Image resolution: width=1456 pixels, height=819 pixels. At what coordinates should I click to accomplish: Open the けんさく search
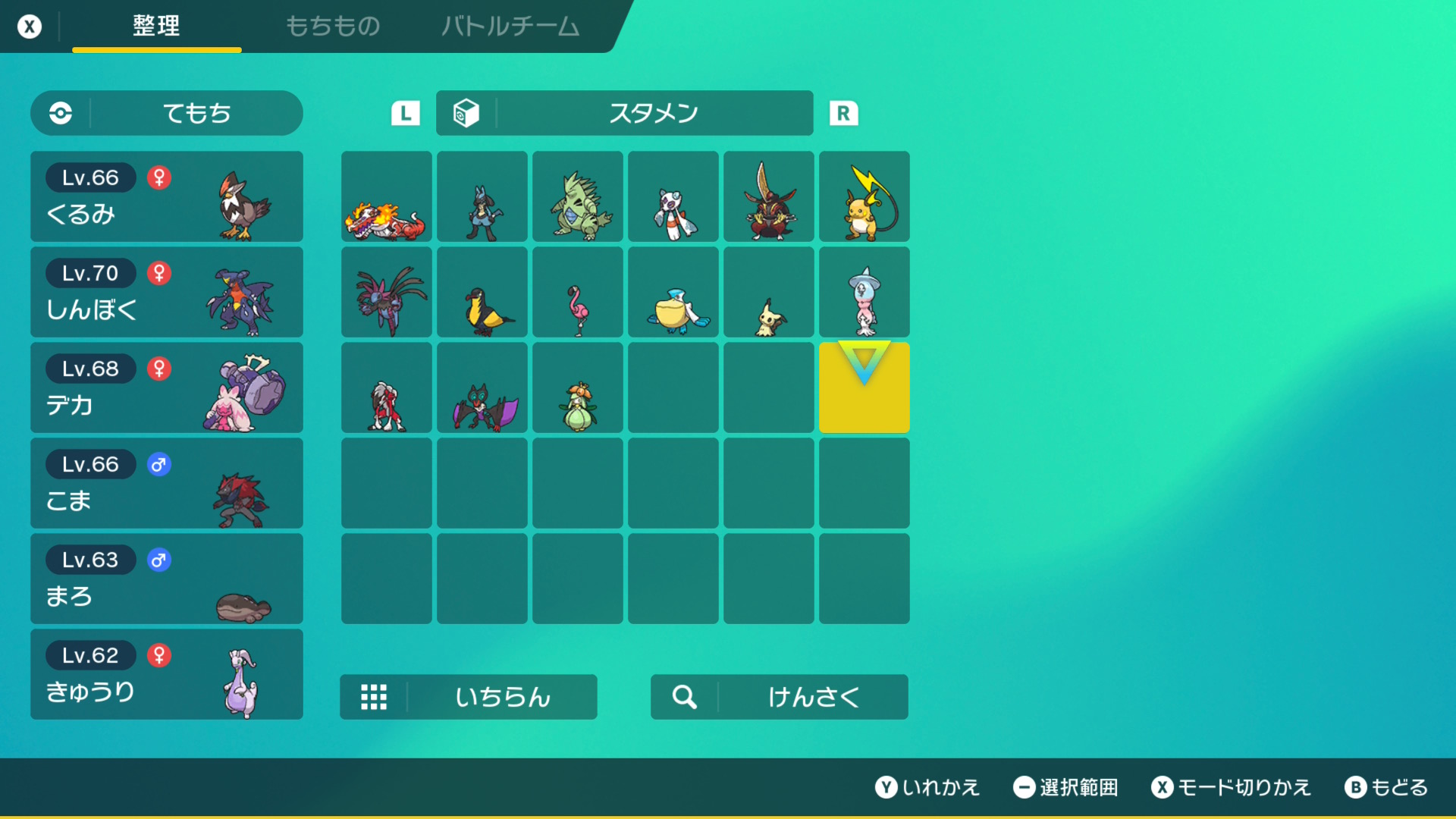[x=780, y=697]
